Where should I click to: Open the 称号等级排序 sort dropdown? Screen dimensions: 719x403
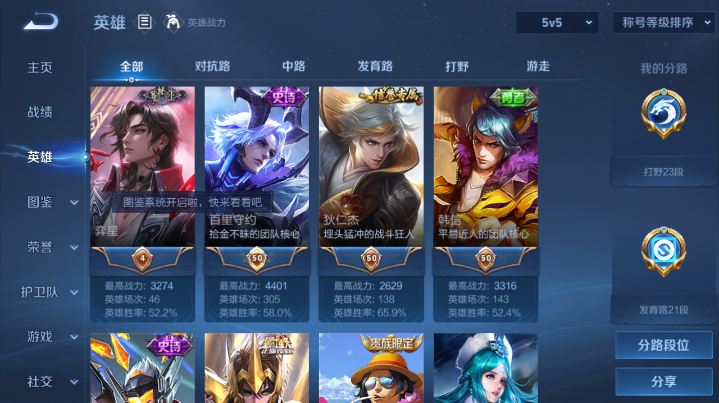[663, 22]
